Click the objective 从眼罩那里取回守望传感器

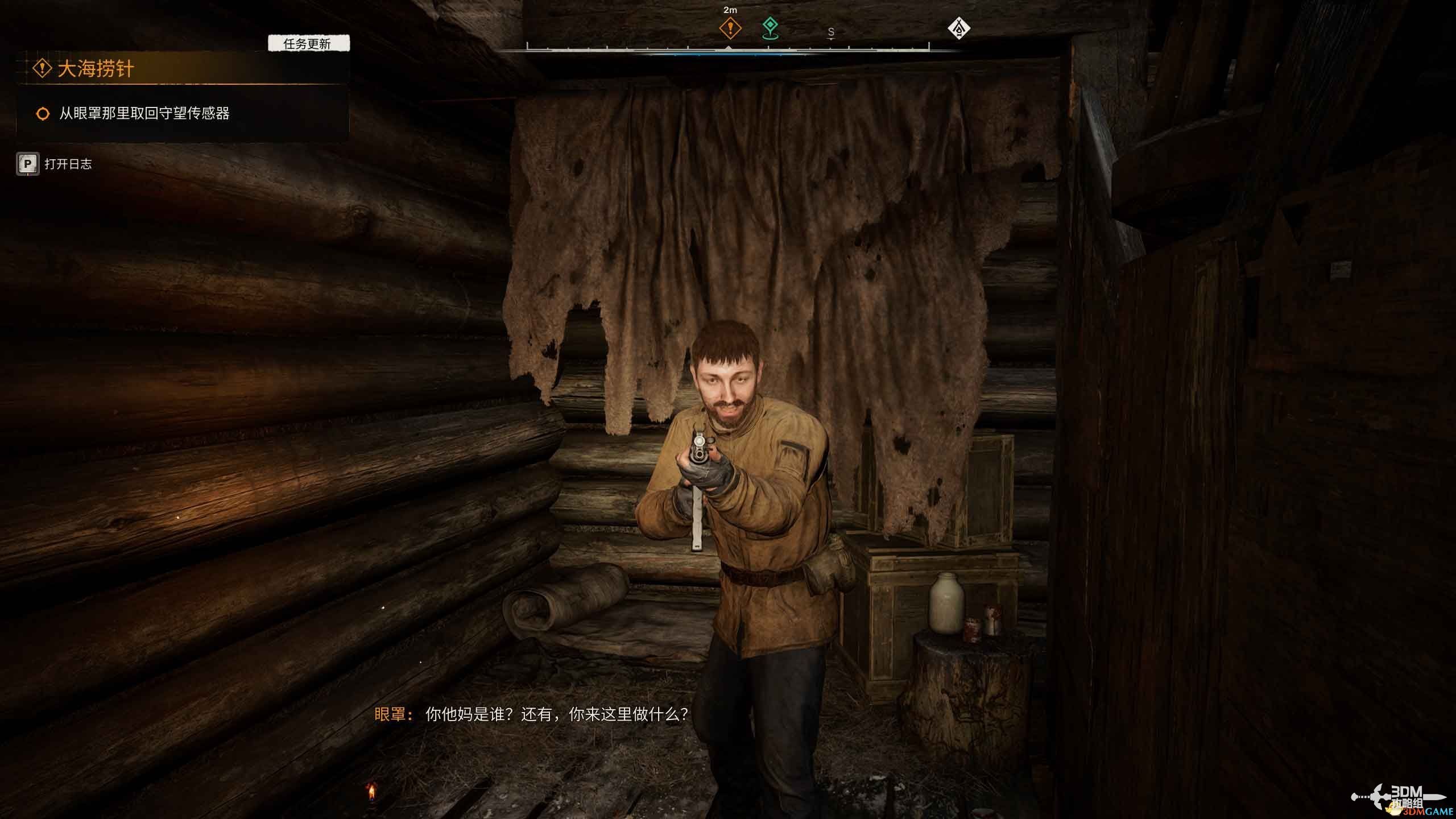coord(144,113)
